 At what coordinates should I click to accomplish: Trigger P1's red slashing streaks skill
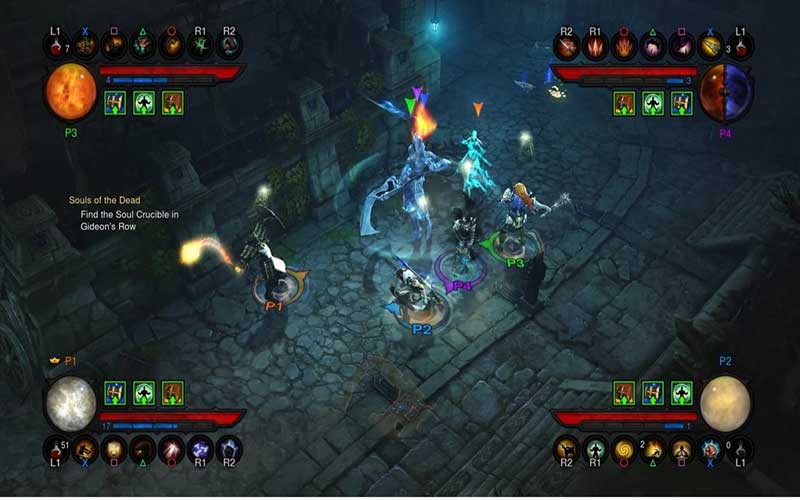click(x=171, y=449)
